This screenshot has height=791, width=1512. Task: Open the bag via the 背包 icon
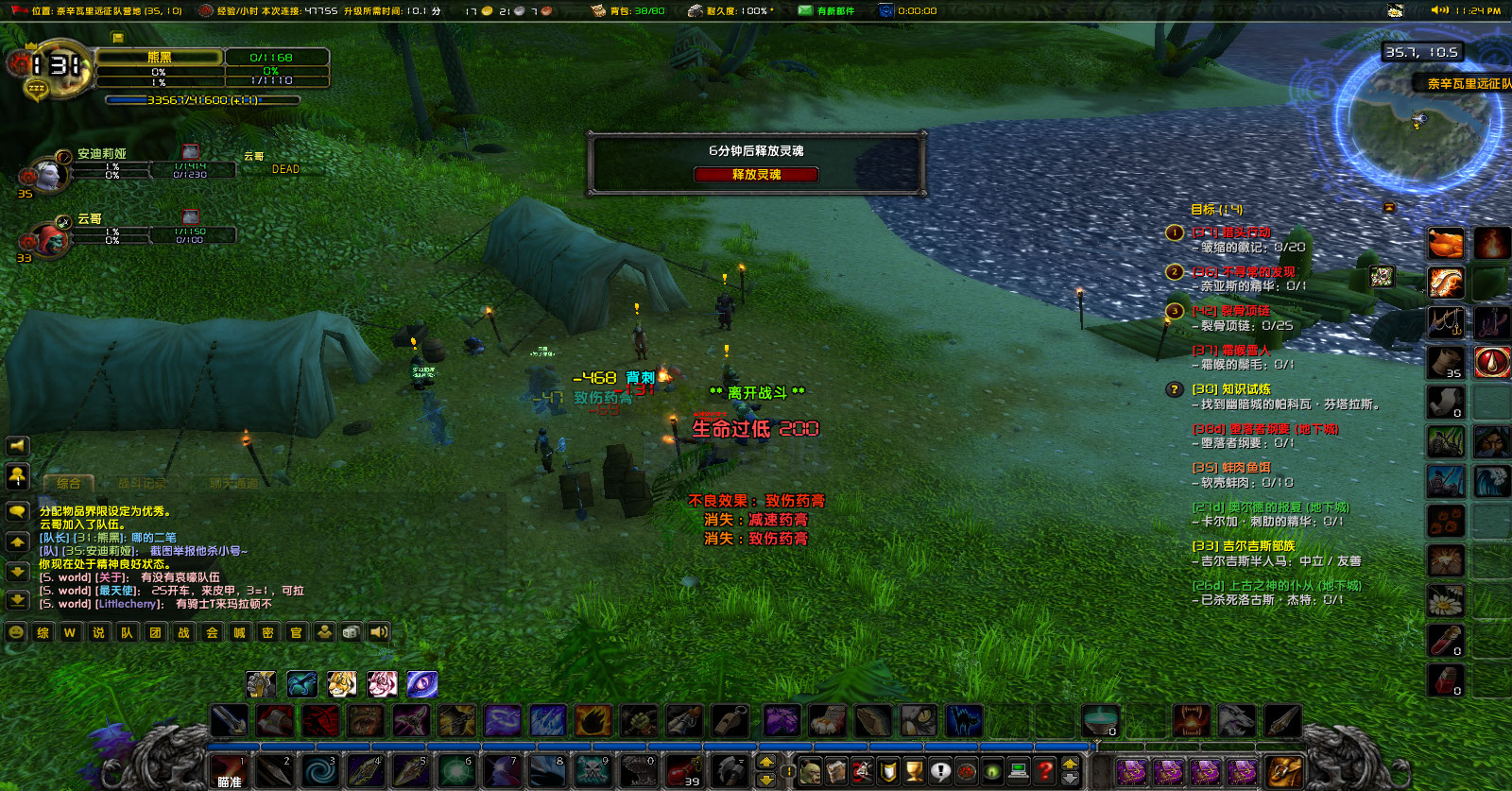(x=597, y=11)
